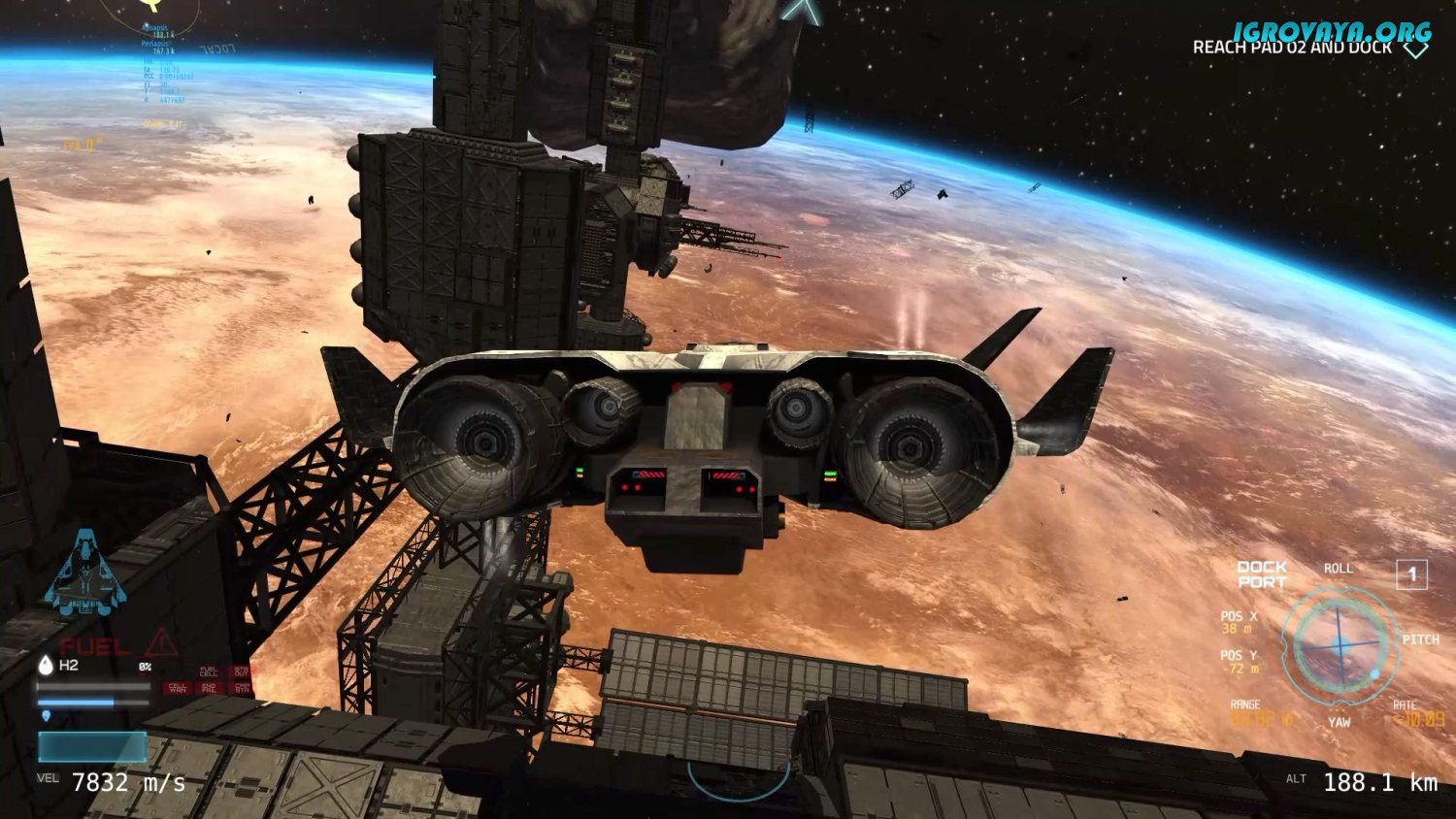1456x819 pixels.
Task: Select the docking attitude indicator dial
Action: point(1340,644)
